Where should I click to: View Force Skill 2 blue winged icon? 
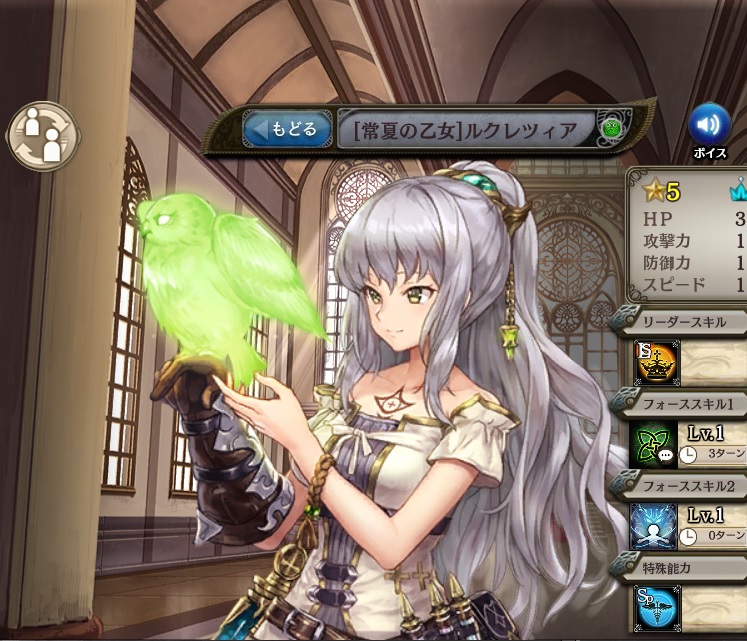coord(654,526)
